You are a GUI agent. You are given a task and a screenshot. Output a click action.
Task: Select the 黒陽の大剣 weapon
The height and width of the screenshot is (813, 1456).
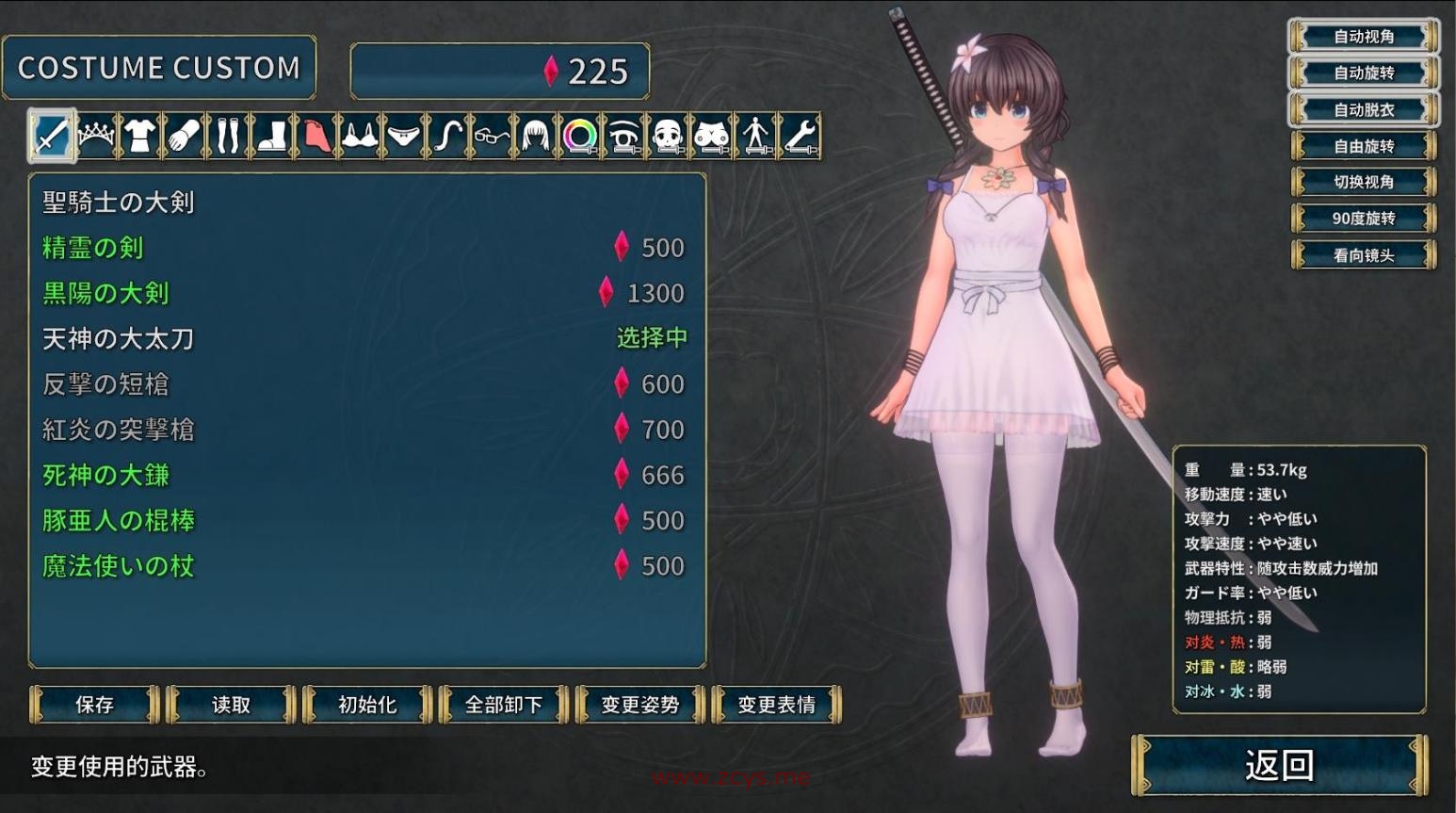point(106,293)
